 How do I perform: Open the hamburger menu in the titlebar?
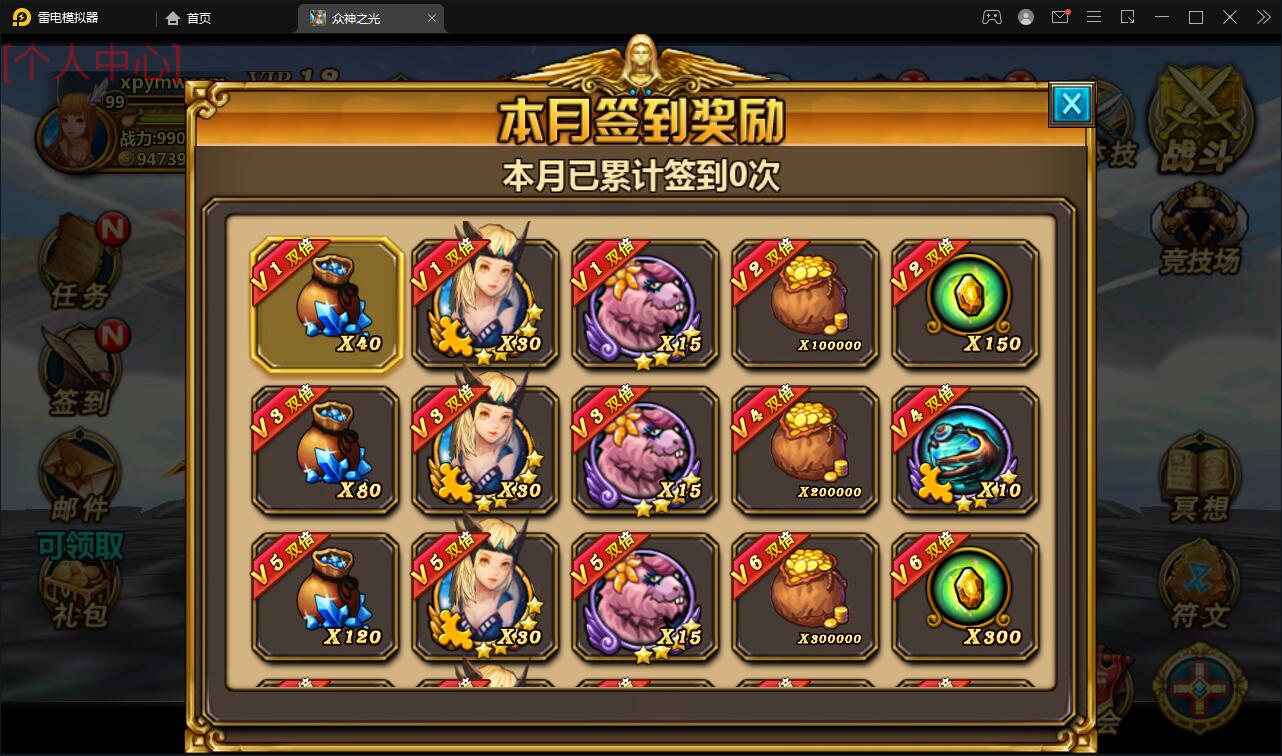[1094, 17]
